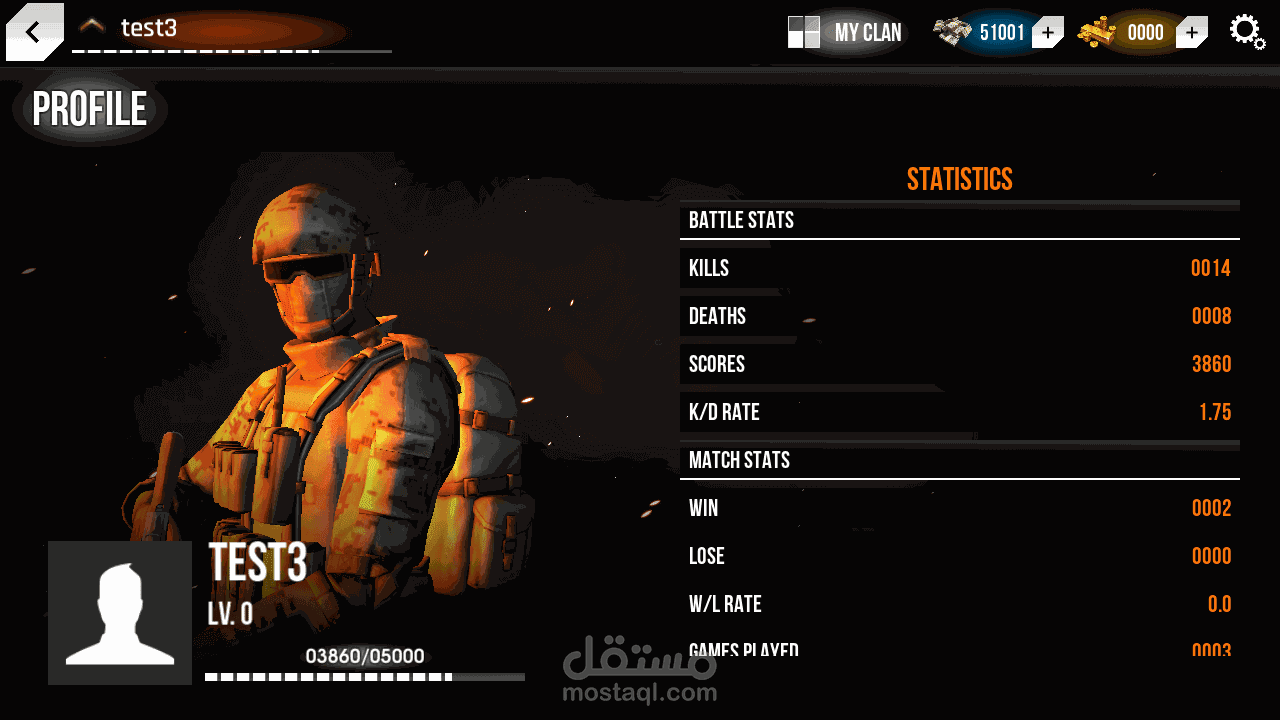The height and width of the screenshot is (720, 1280).
Task: Add more cash with the plus button
Action: (1047, 33)
